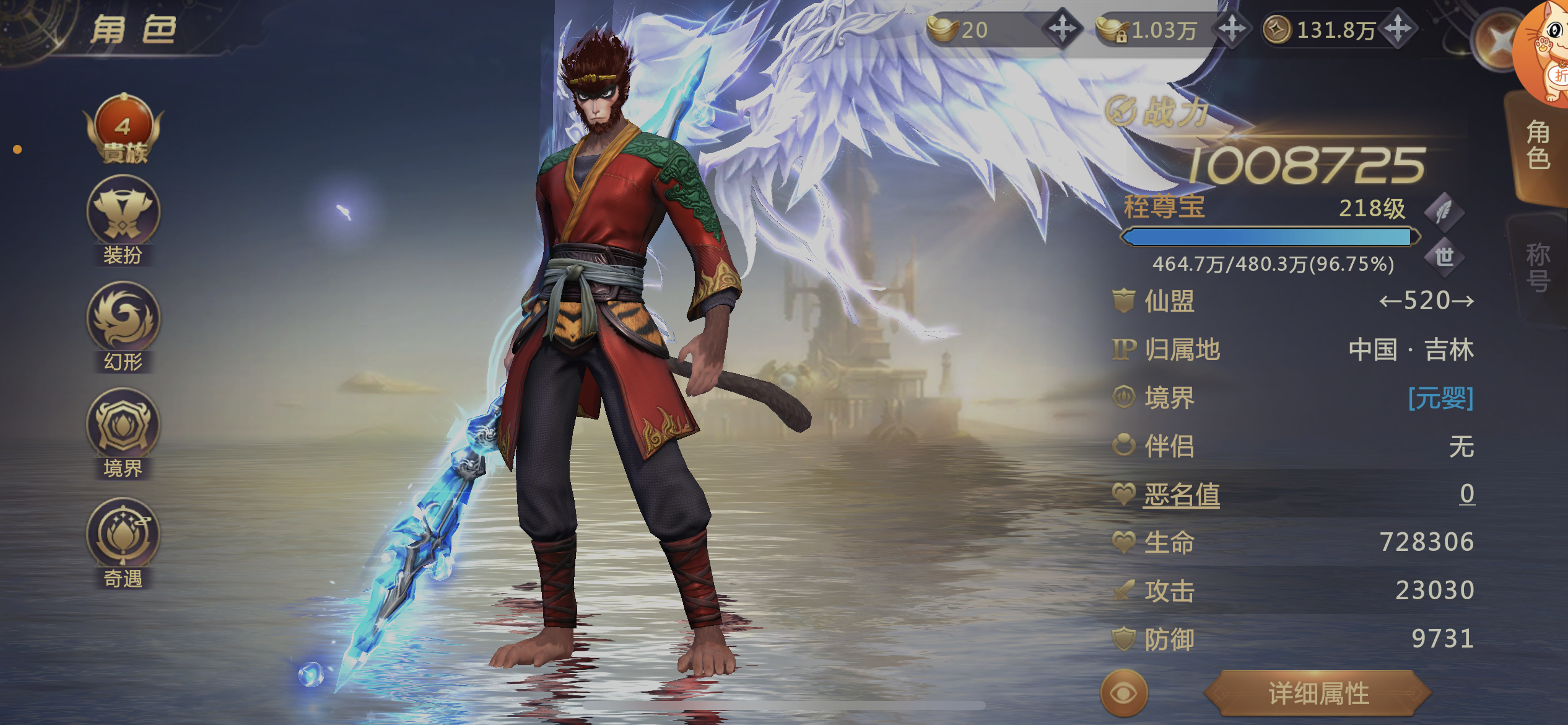Open the 境界 realm icon on the left
This screenshot has width=1568, height=725.
pyautogui.click(x=123, y=431)
